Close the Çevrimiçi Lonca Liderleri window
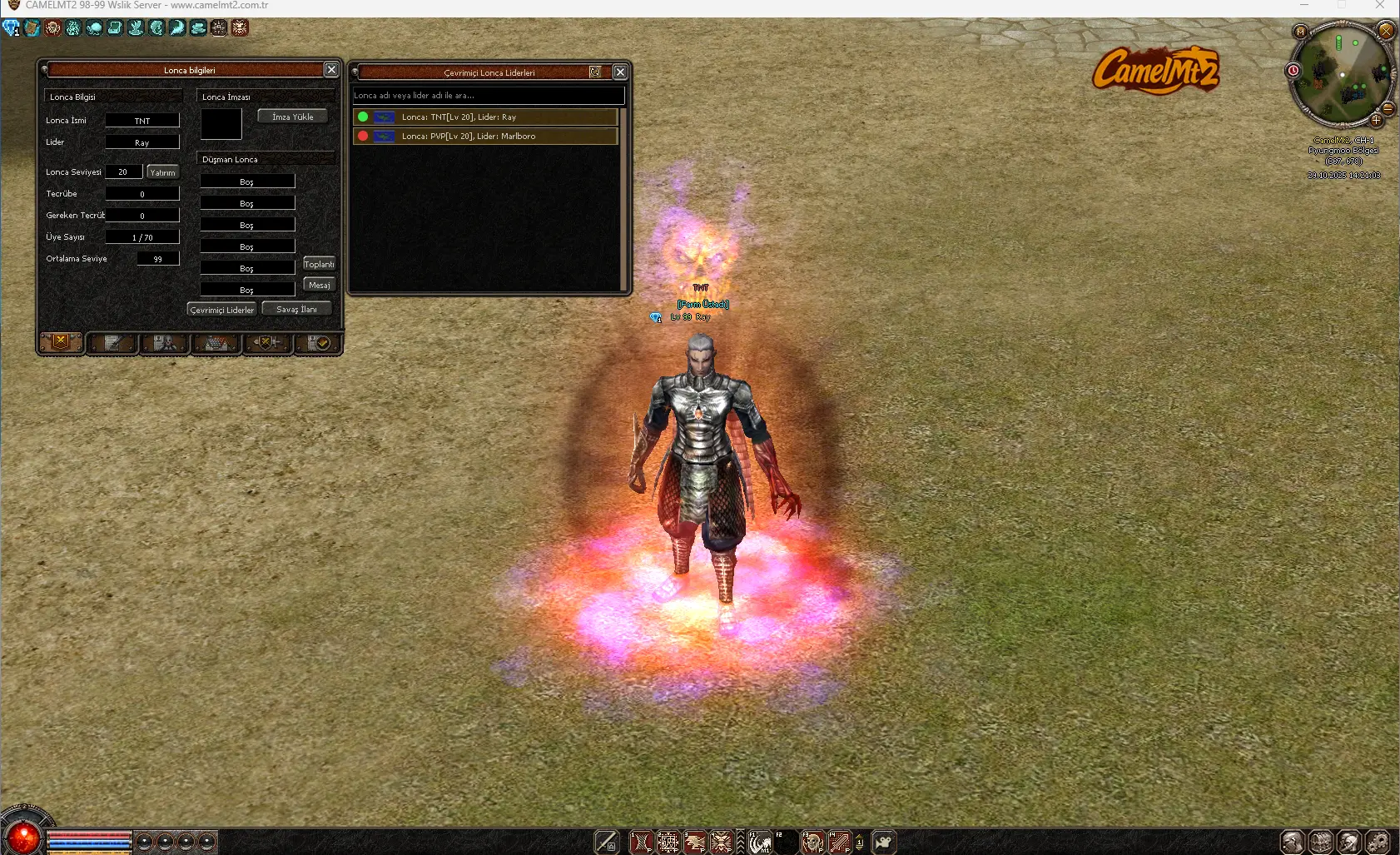This screenshot has height=855, width=1400. coord(620,72)
